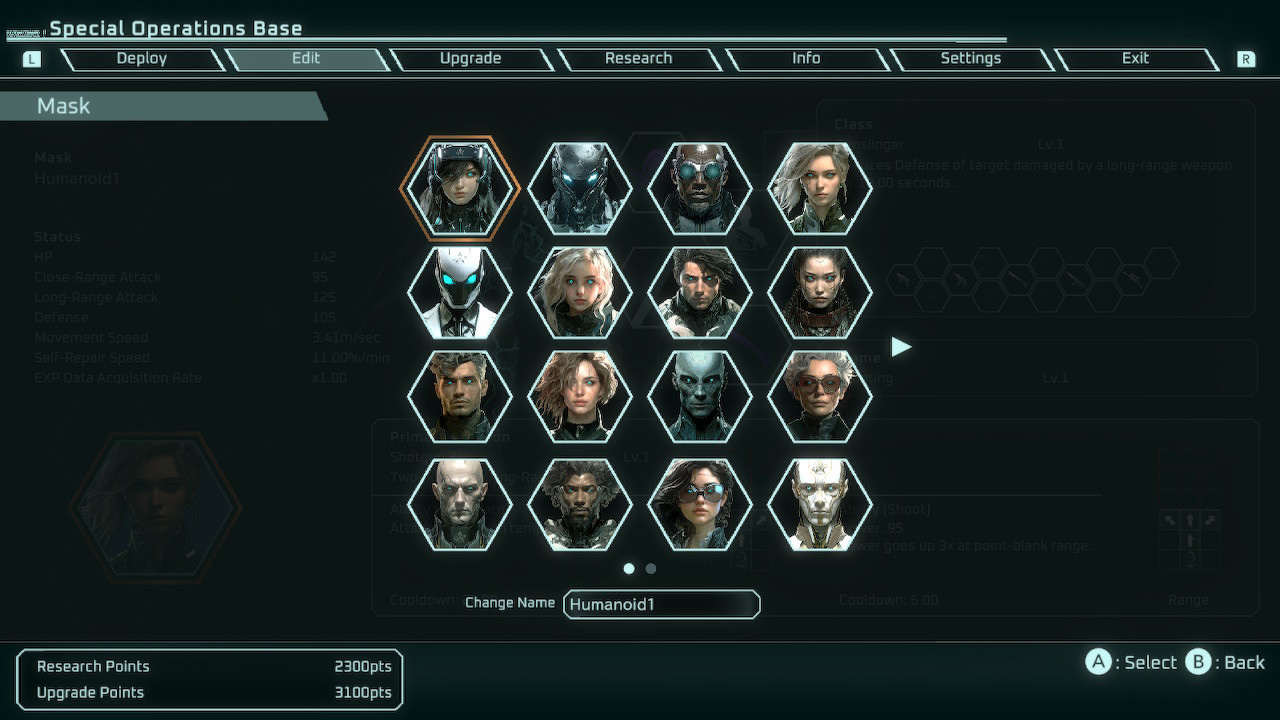Switch to the Upgrade tab
This screenshot has width=1280, height=720.
coord(472,58)
